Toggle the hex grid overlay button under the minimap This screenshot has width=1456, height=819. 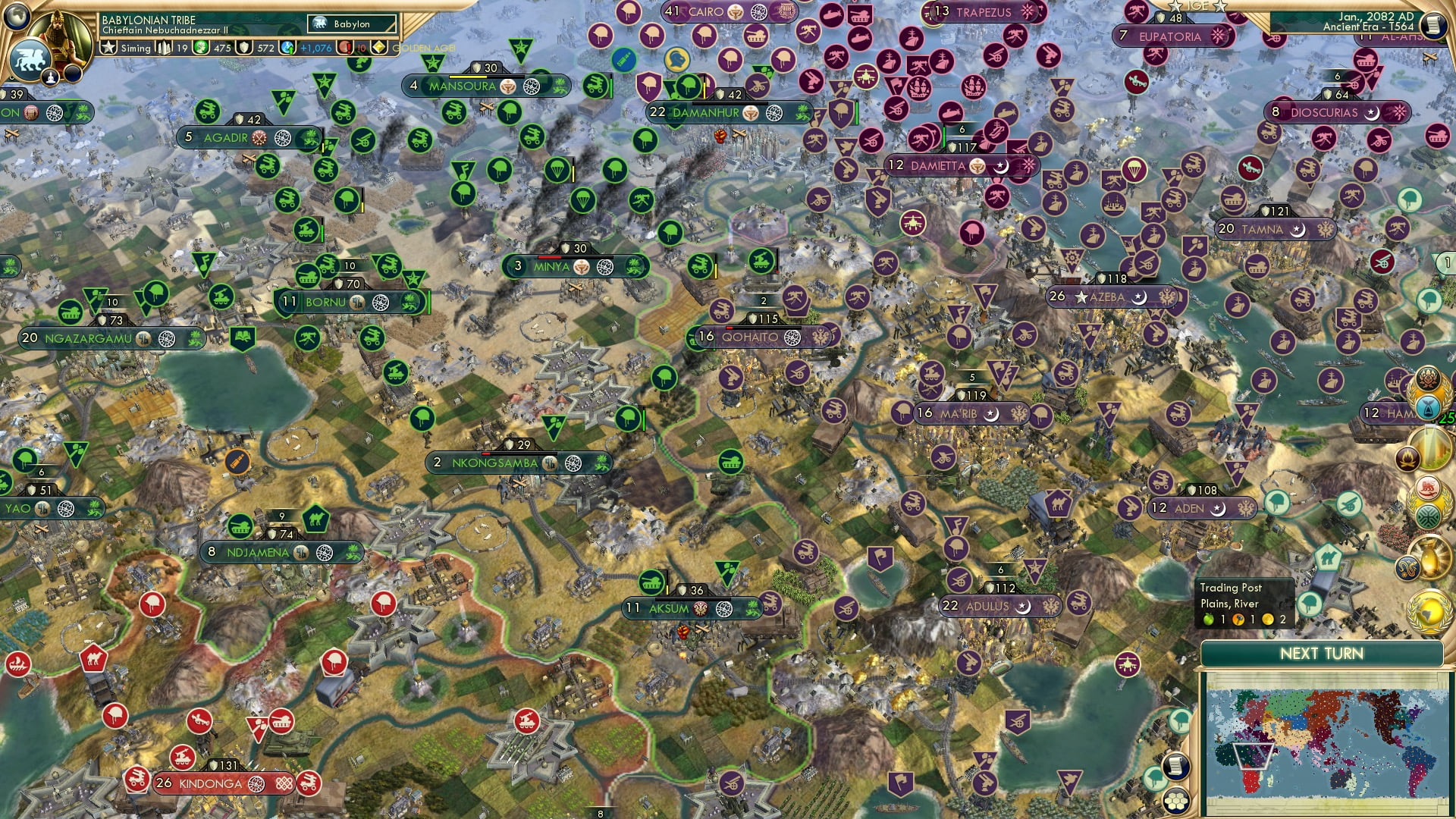click(1176, 802)
